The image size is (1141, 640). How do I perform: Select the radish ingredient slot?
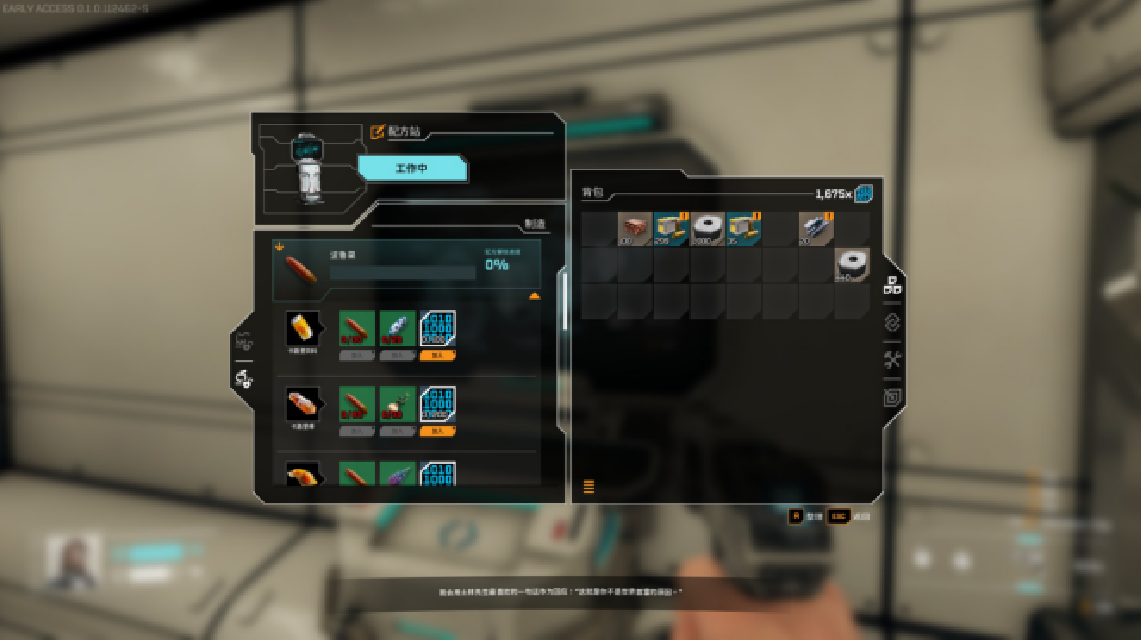click(x=397, y=405)
